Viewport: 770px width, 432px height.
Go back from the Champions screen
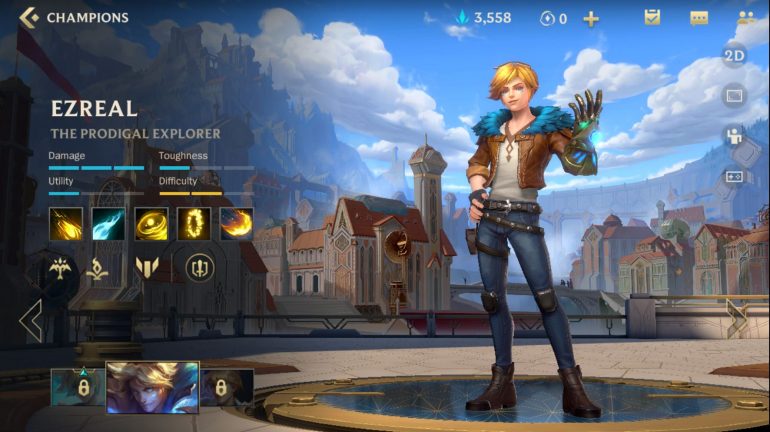pyautogui.click(x=29, y=17)
